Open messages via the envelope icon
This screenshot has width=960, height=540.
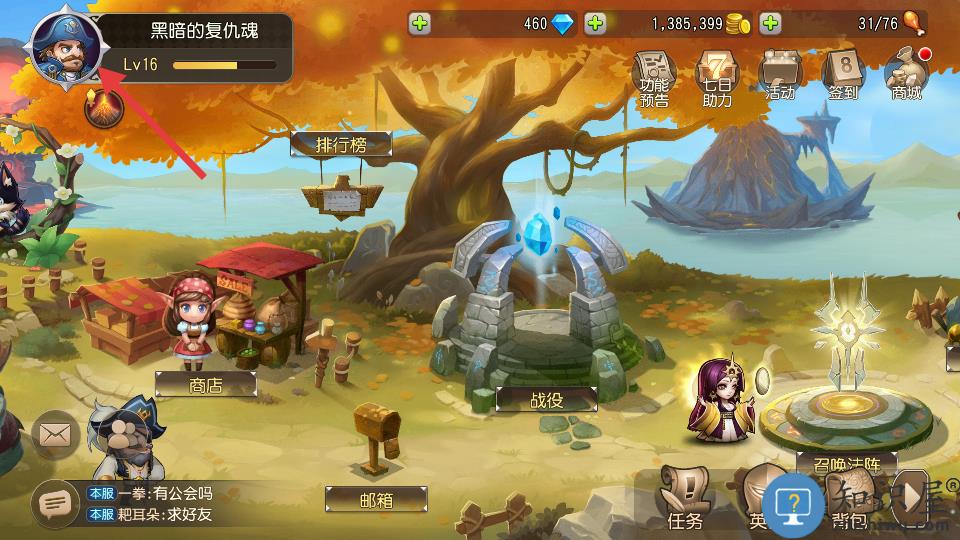pos(56,435)
